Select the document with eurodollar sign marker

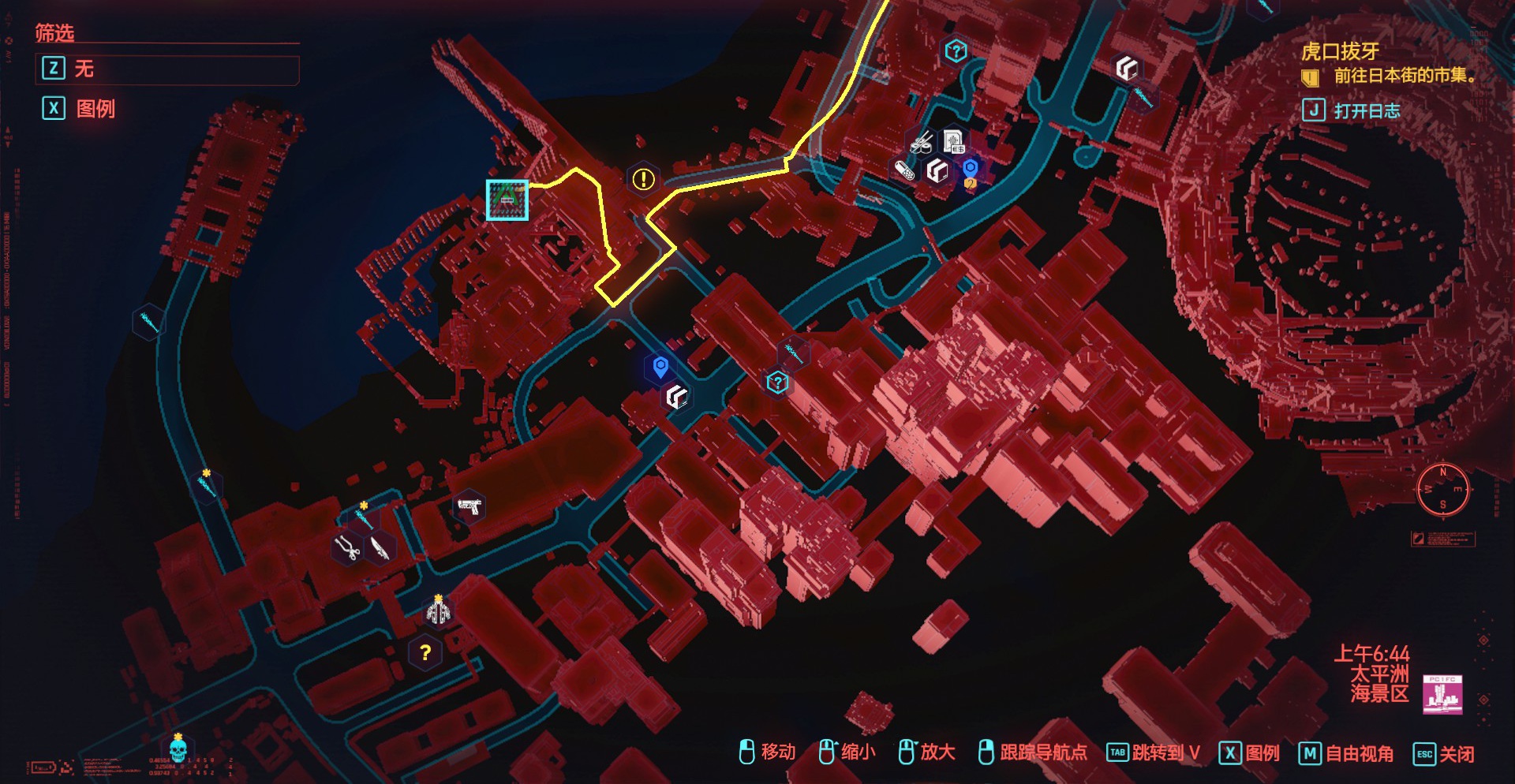pyautogui.click(x=954, y=142)
